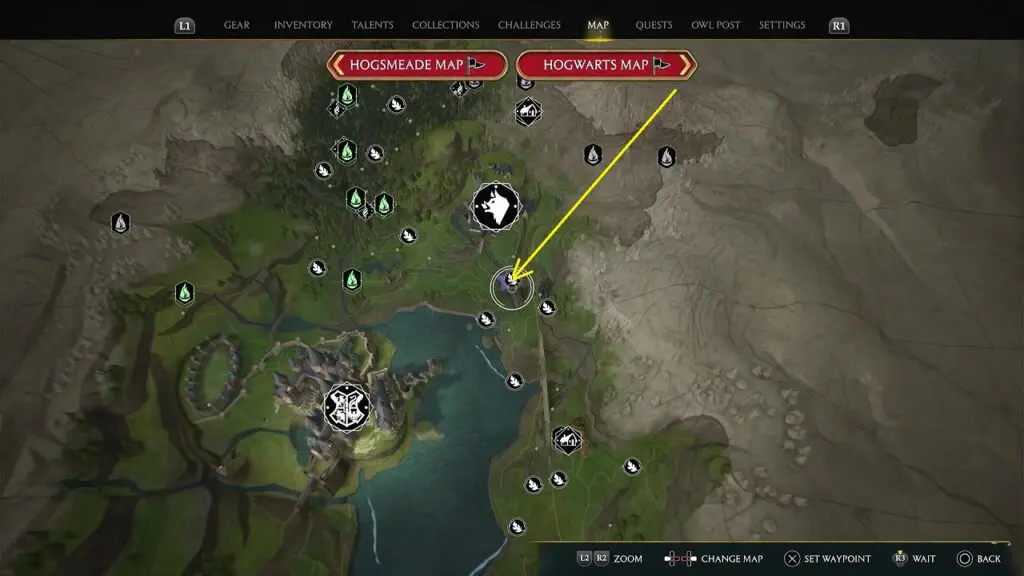
Task: Open the Settings tab
Action: [783, 25]
